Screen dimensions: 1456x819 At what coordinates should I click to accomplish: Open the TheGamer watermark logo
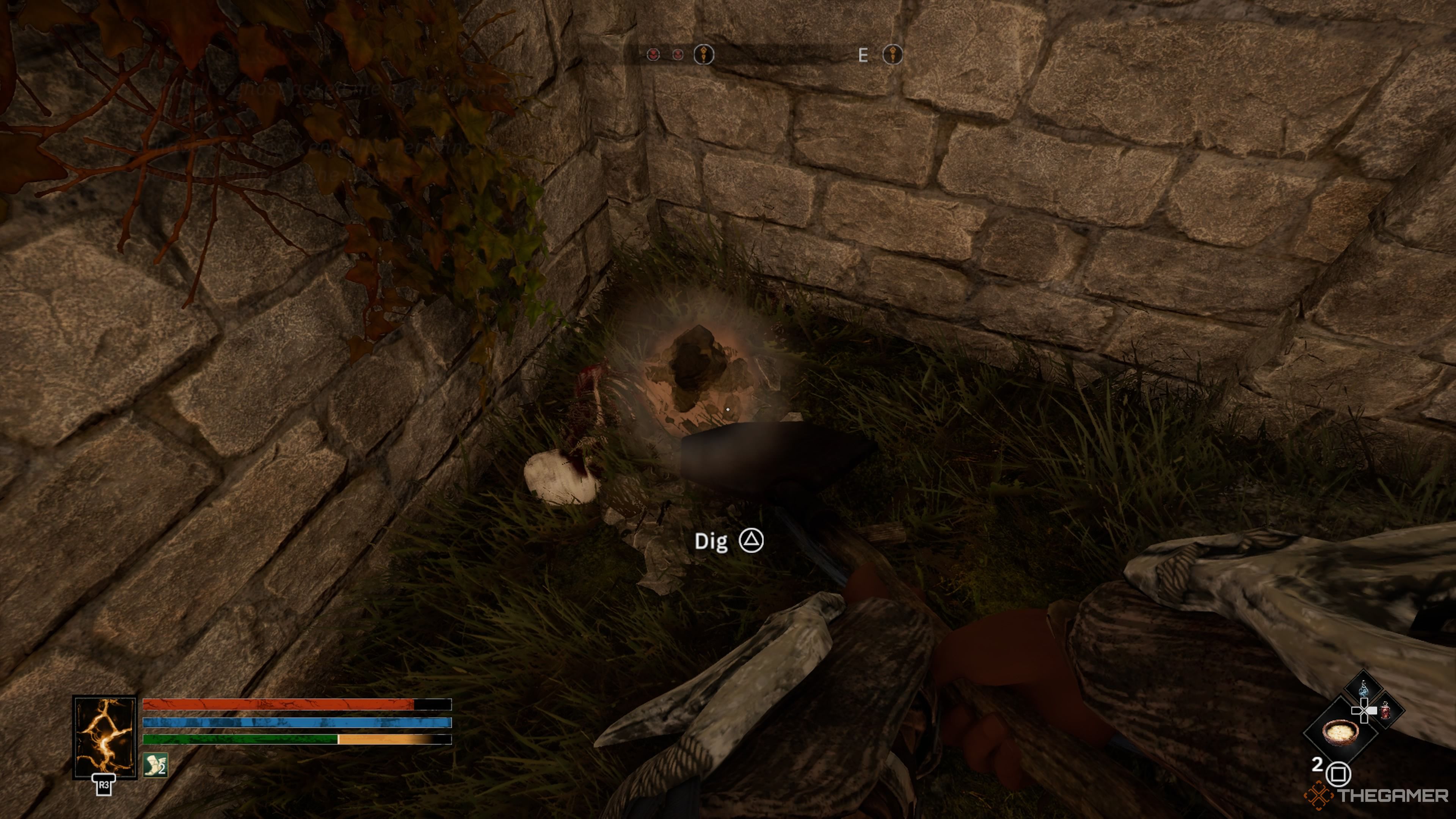[1377, 795]
